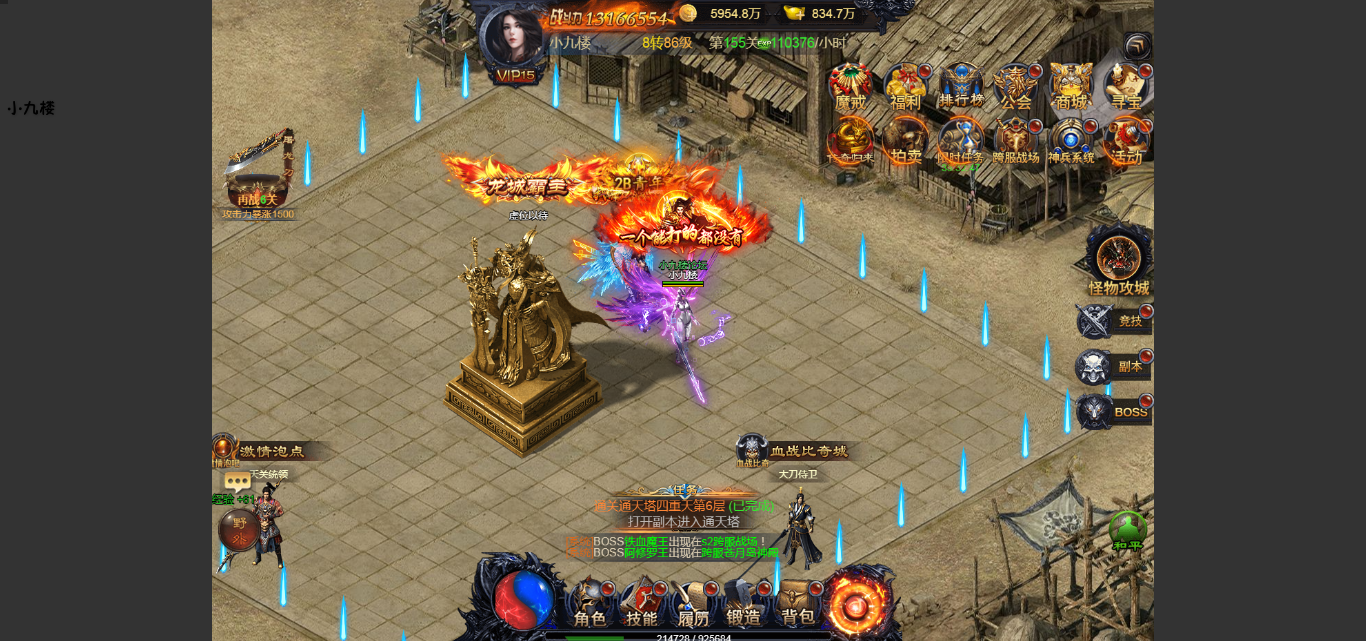1366x641 pixels.
Task: Open the 竞技 arena button
Action: coord(1114,321)
